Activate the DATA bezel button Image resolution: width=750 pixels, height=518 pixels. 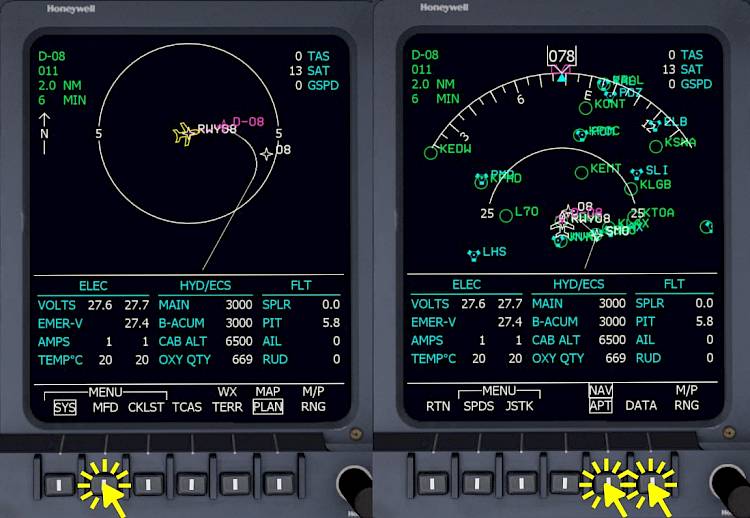click(x=650, y=484)
